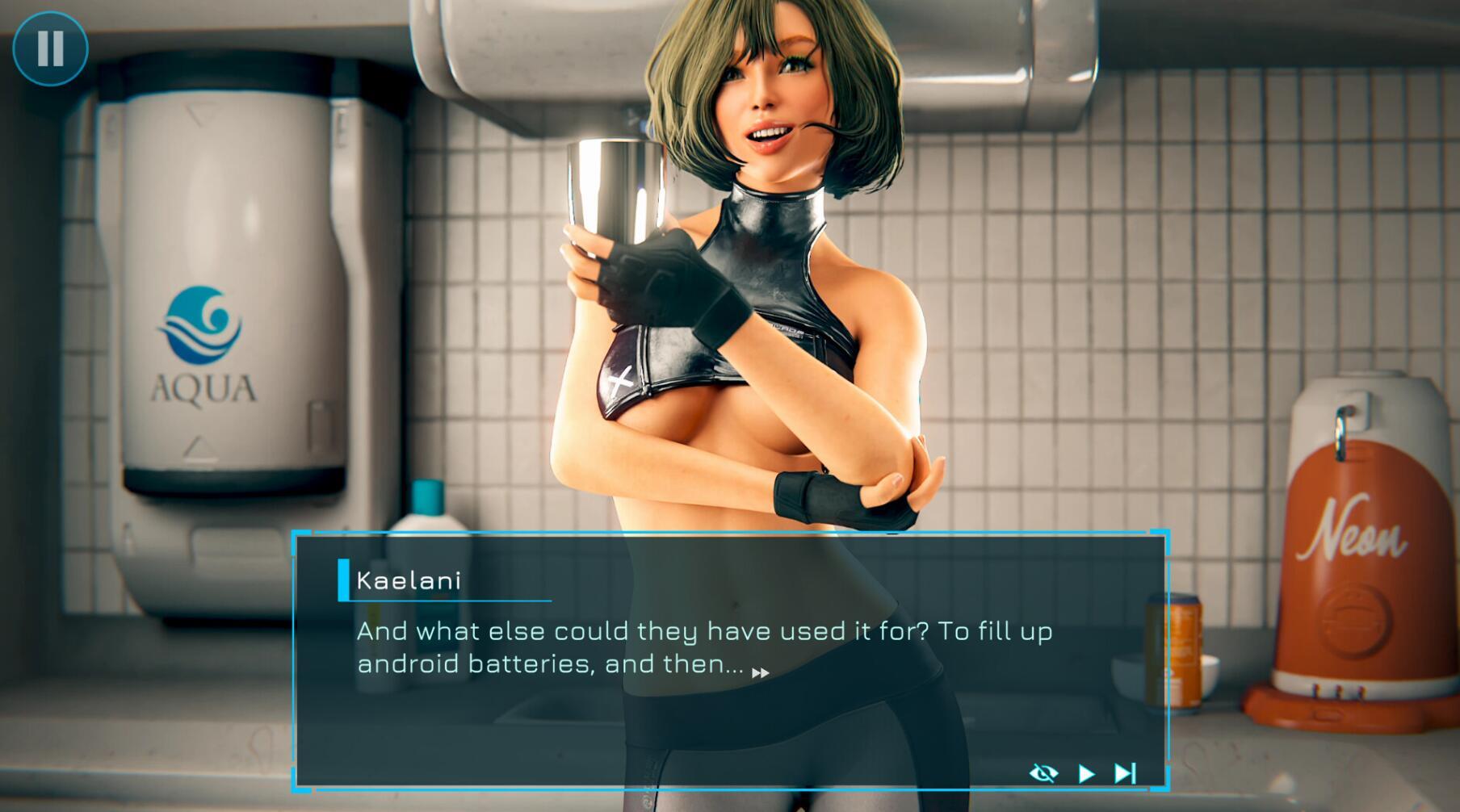Click the circular pause icon top left

tap(51, 48)
